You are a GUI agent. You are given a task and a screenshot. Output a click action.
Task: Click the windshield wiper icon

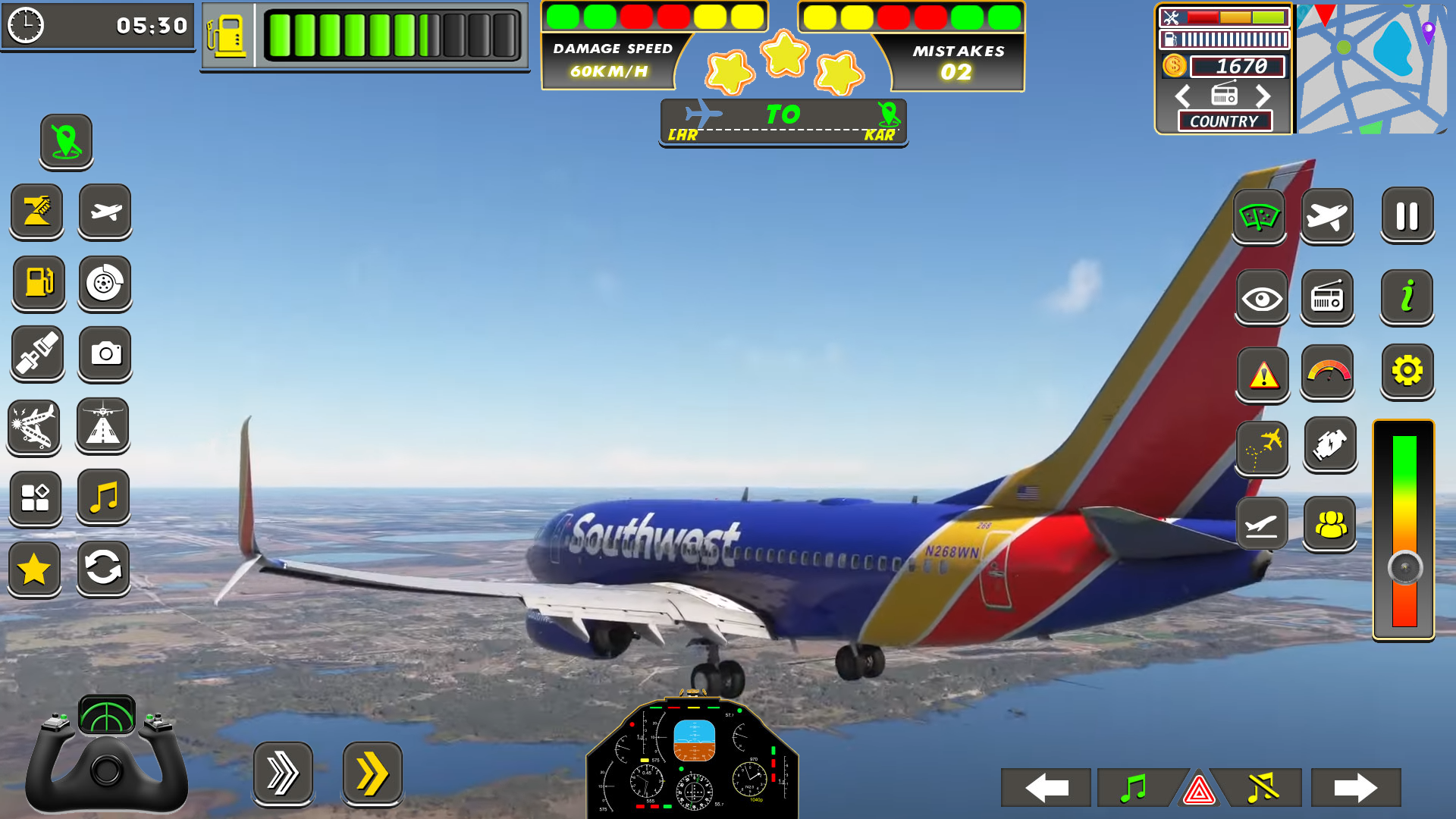pyautogui.click(x=1259, y=218)
